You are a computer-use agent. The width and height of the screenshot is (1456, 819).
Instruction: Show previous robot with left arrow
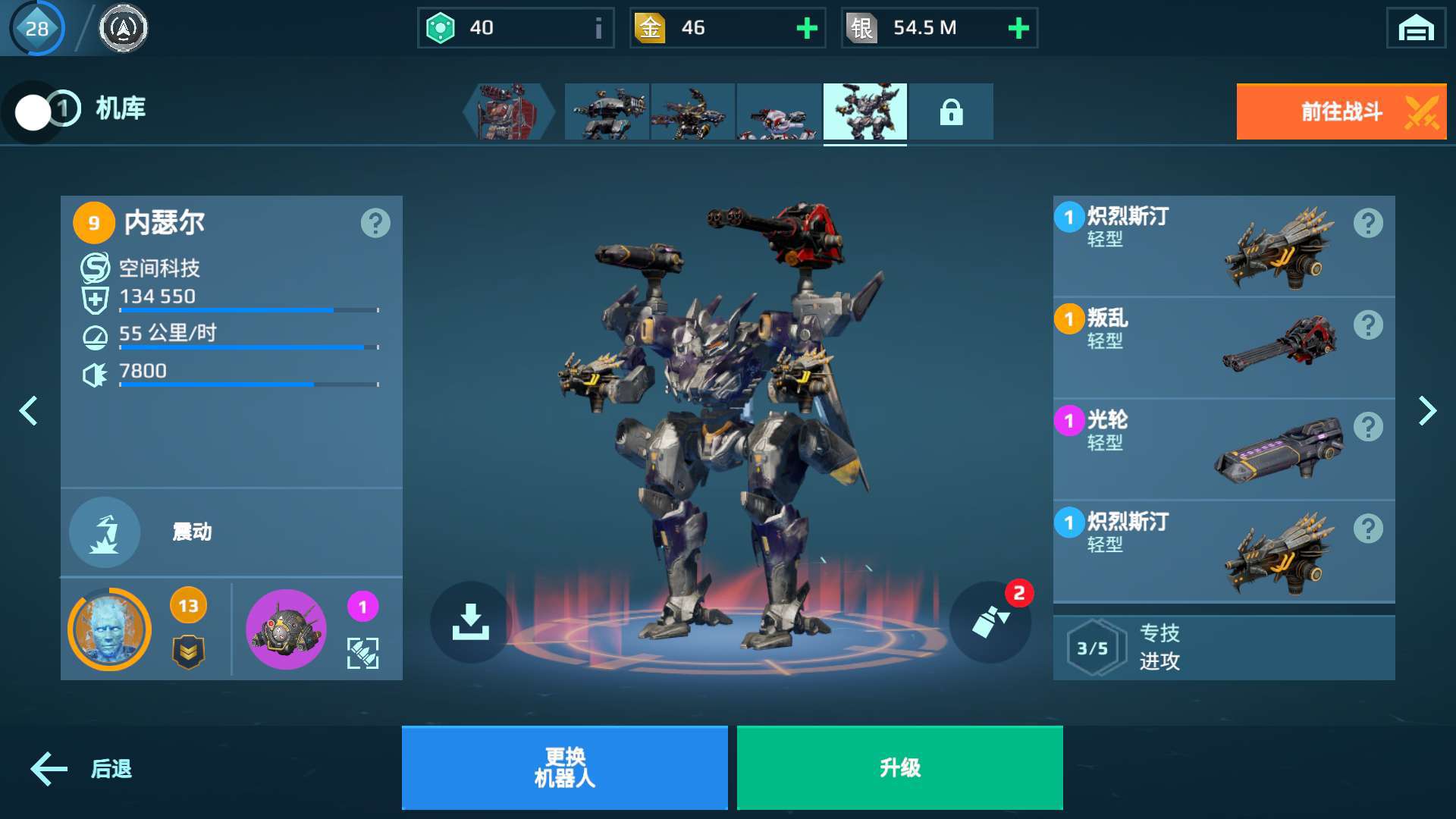[29, 411]
